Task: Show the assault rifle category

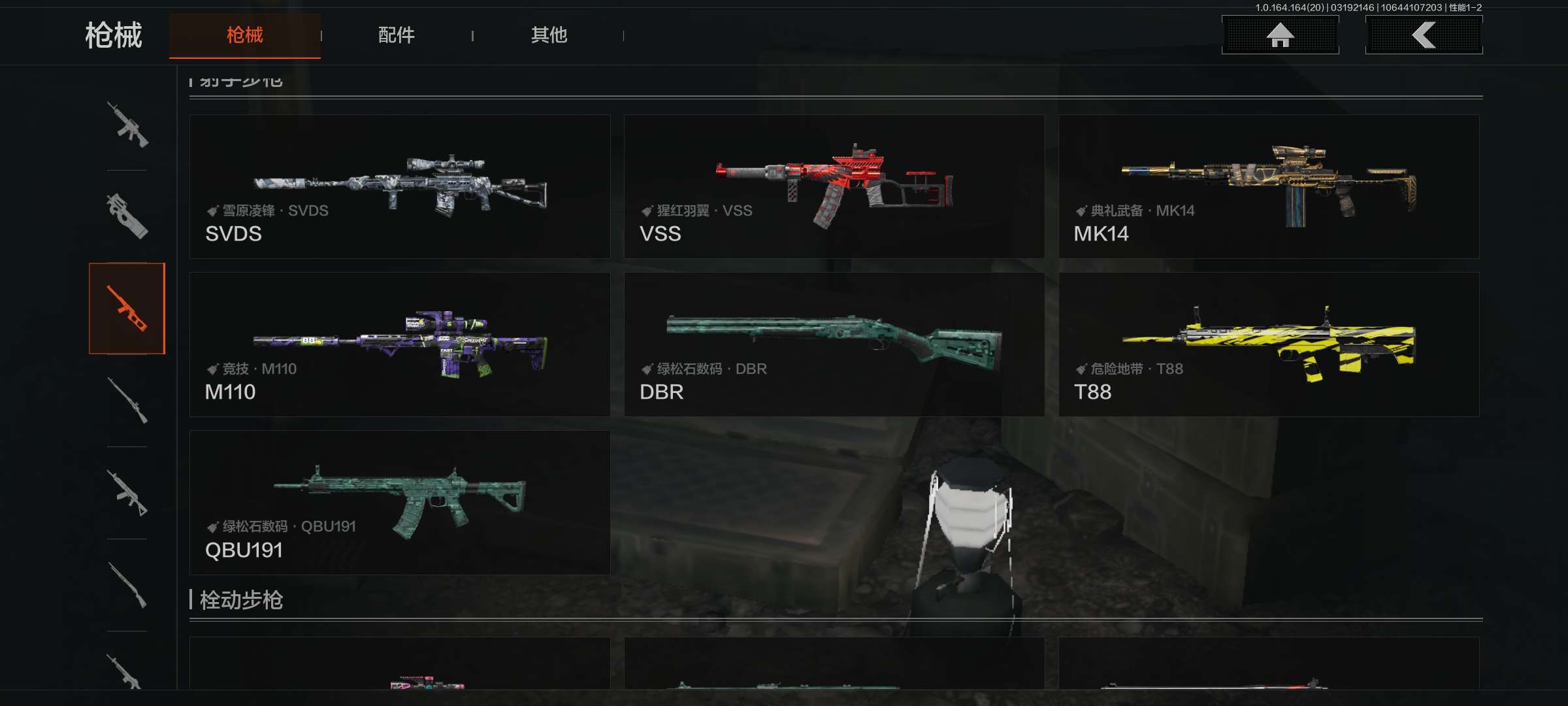Action: [x=127, y=124]
